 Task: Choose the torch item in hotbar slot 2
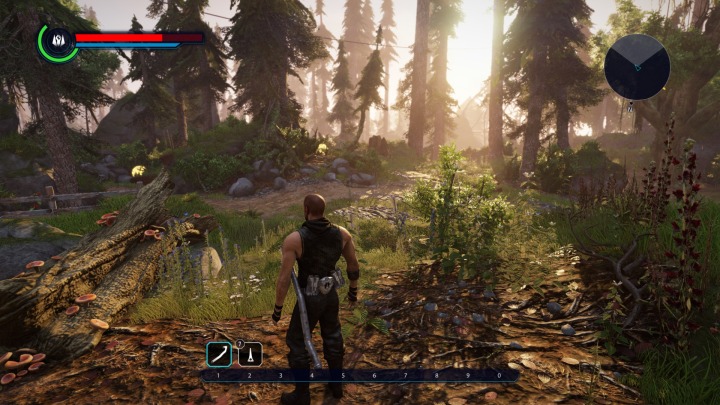250,354
